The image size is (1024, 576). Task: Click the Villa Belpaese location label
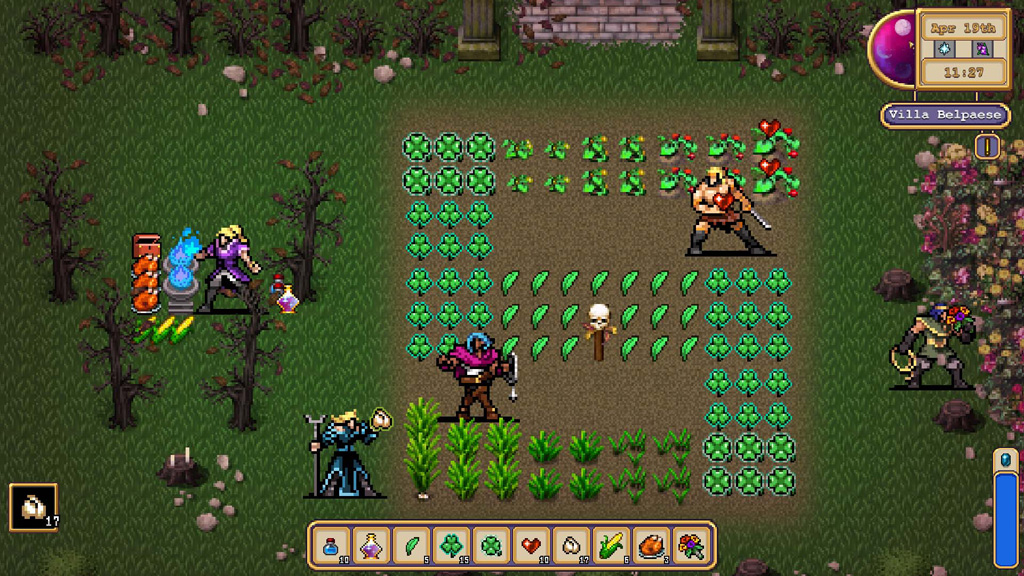point(945,115)
